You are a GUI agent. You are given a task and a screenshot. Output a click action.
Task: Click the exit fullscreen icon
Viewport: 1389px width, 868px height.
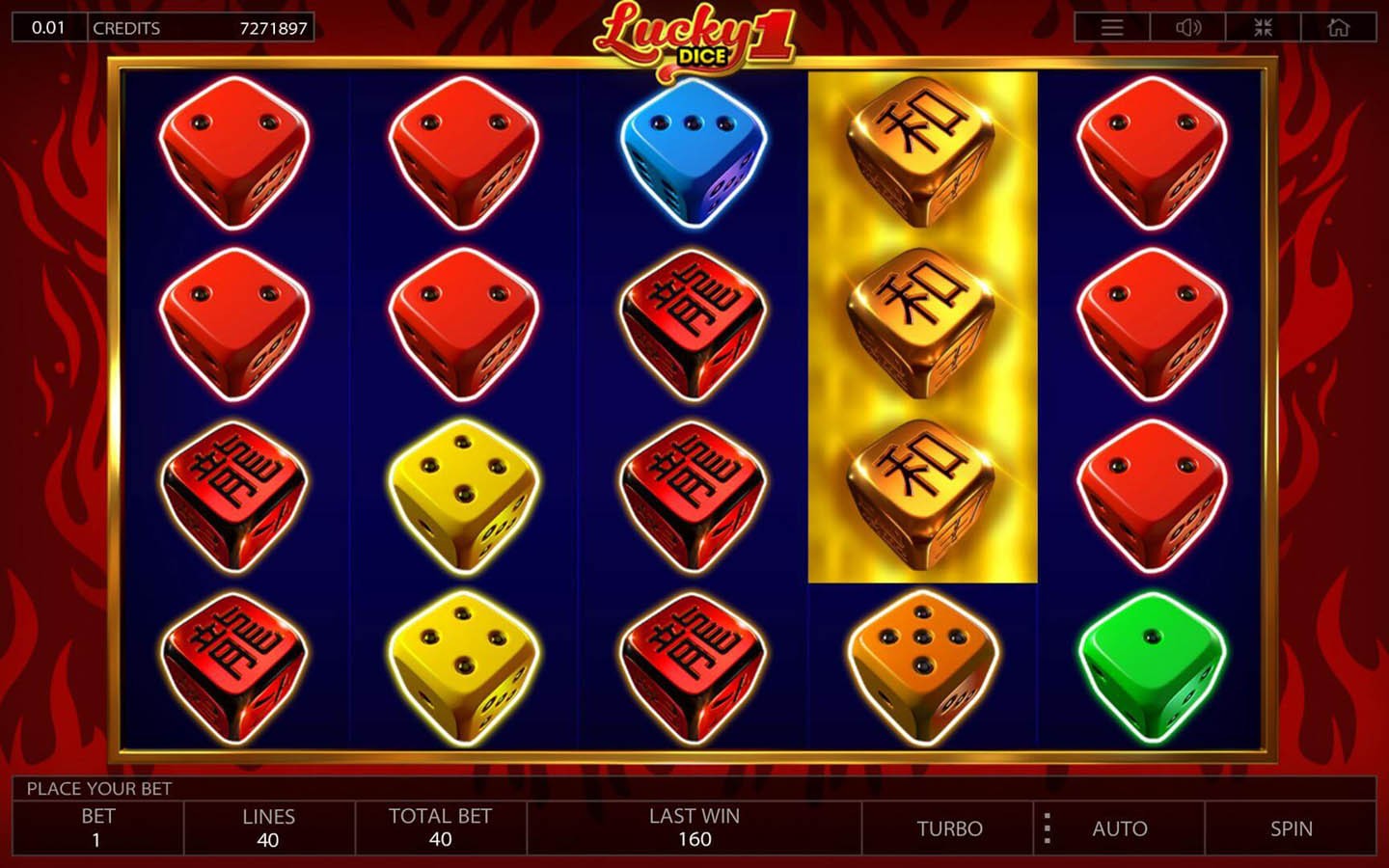tap(1264, 27)
